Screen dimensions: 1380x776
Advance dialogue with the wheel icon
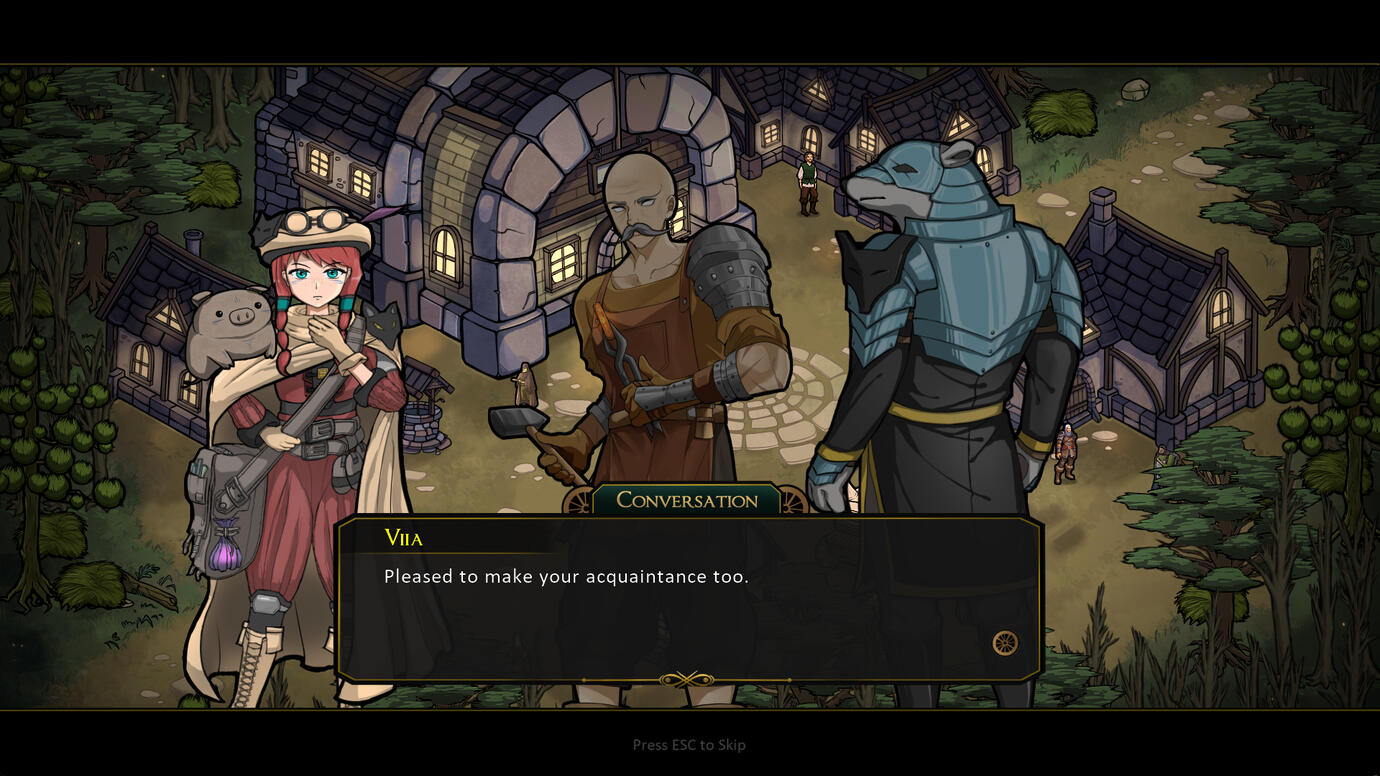(x=1004, y=643)
